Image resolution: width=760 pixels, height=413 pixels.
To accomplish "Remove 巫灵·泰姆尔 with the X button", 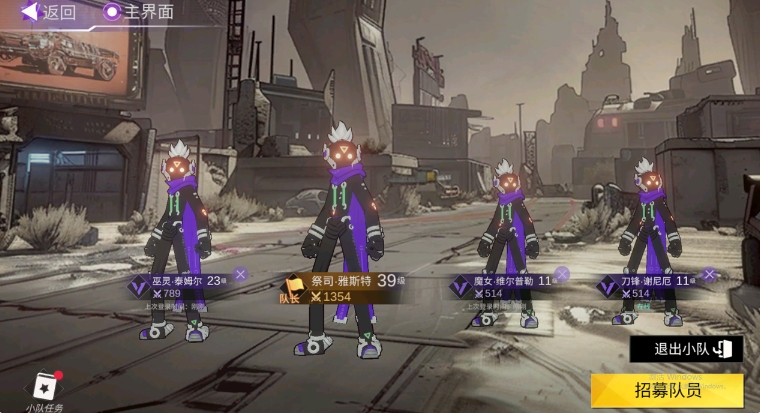I will pyautogui.click(x=240, y=274).
